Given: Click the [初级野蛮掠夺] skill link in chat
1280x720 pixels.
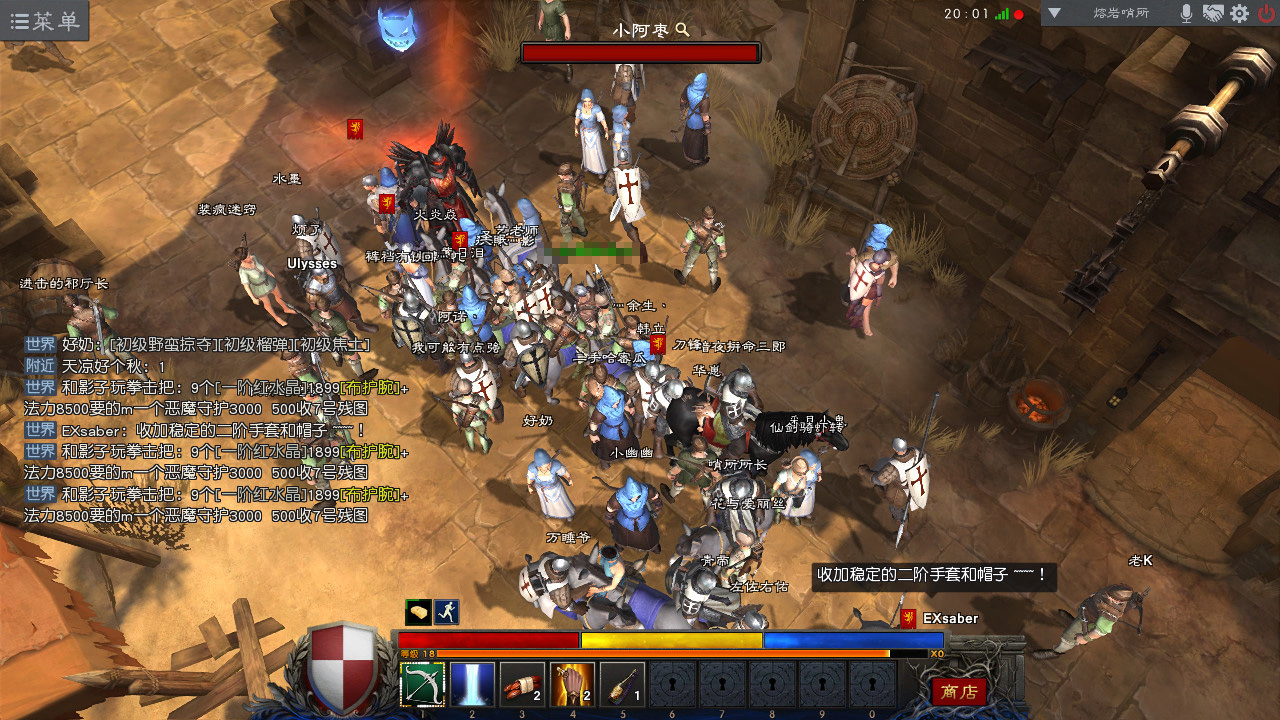Looking at the screenshot, I should coord(162,344).
